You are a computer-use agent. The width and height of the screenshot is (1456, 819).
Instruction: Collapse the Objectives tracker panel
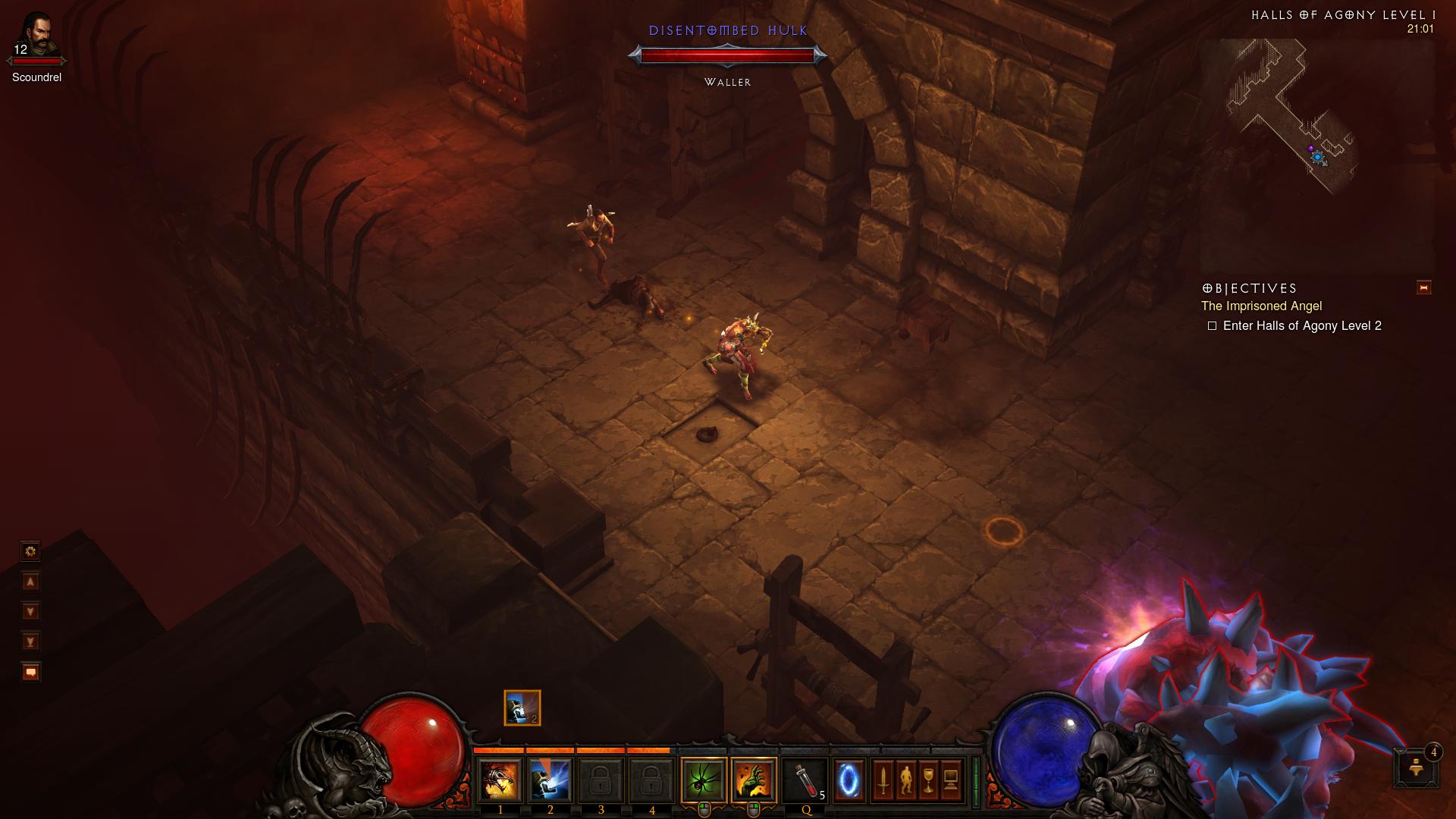pos(1423,288)
